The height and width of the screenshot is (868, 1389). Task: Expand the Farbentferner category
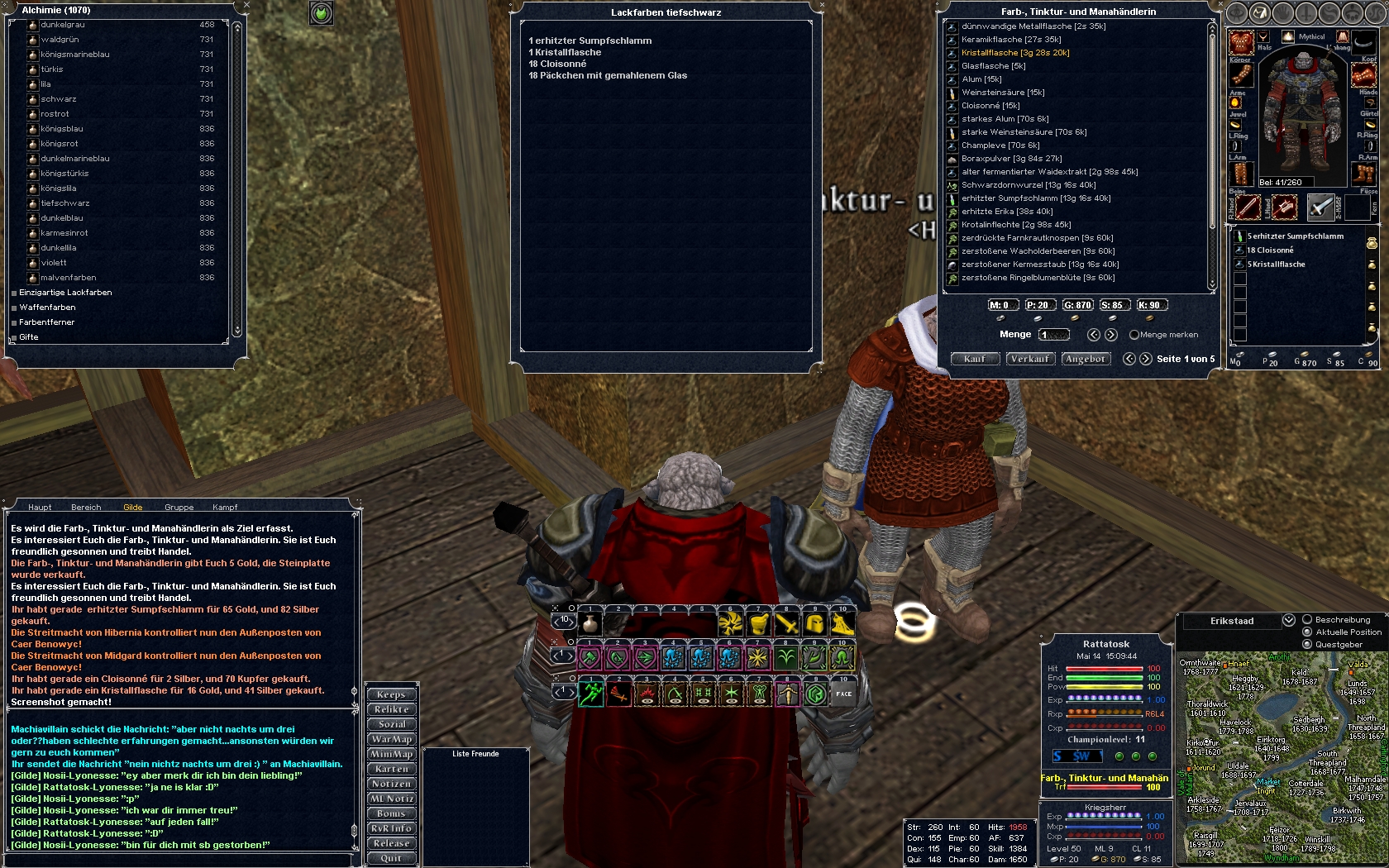click(46, 322)
